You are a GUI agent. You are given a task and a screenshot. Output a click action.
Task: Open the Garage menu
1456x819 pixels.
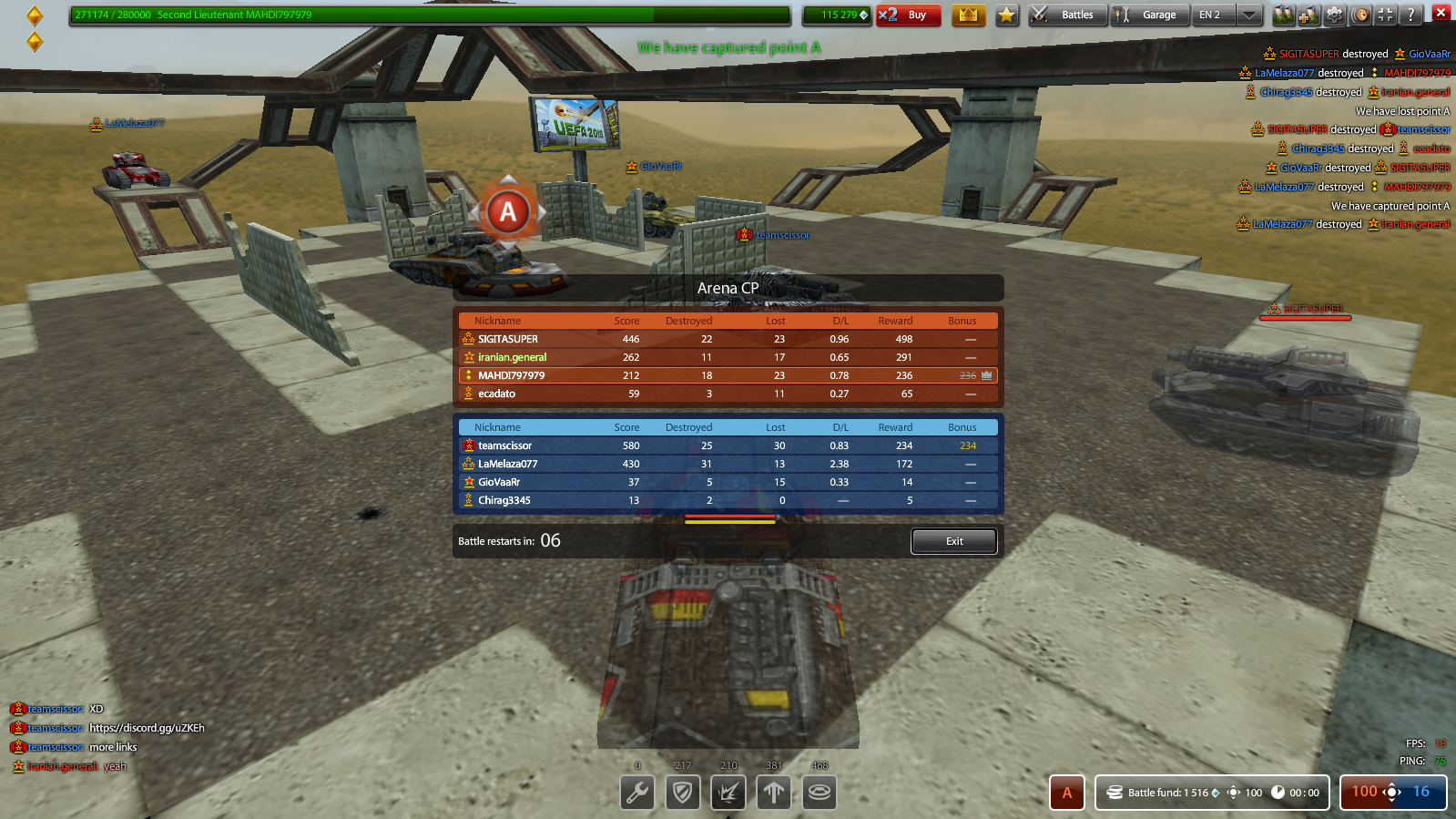(x=1149, y=15)
